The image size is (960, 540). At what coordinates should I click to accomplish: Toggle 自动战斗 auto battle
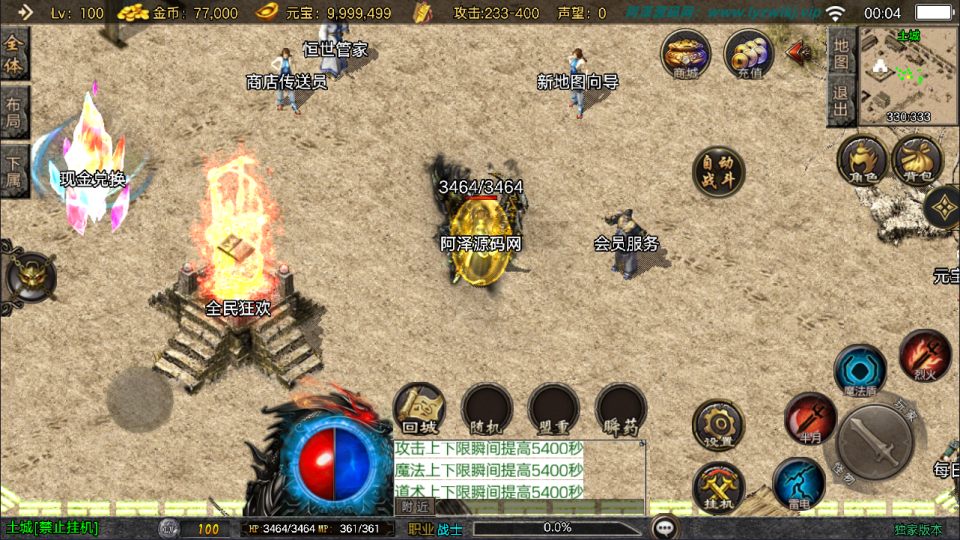pos(719,172)
